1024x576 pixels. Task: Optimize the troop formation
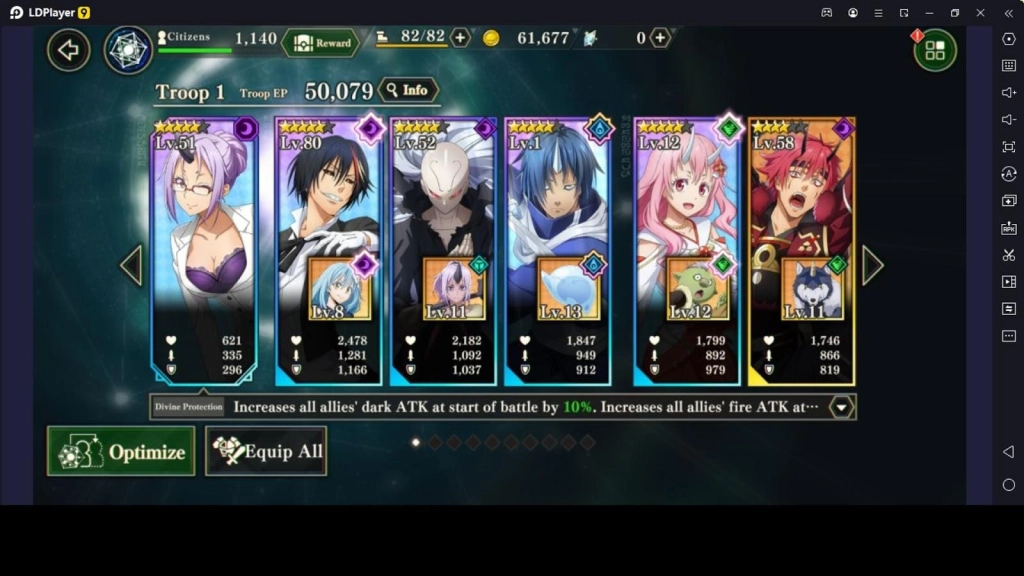(x=121, y=451)
